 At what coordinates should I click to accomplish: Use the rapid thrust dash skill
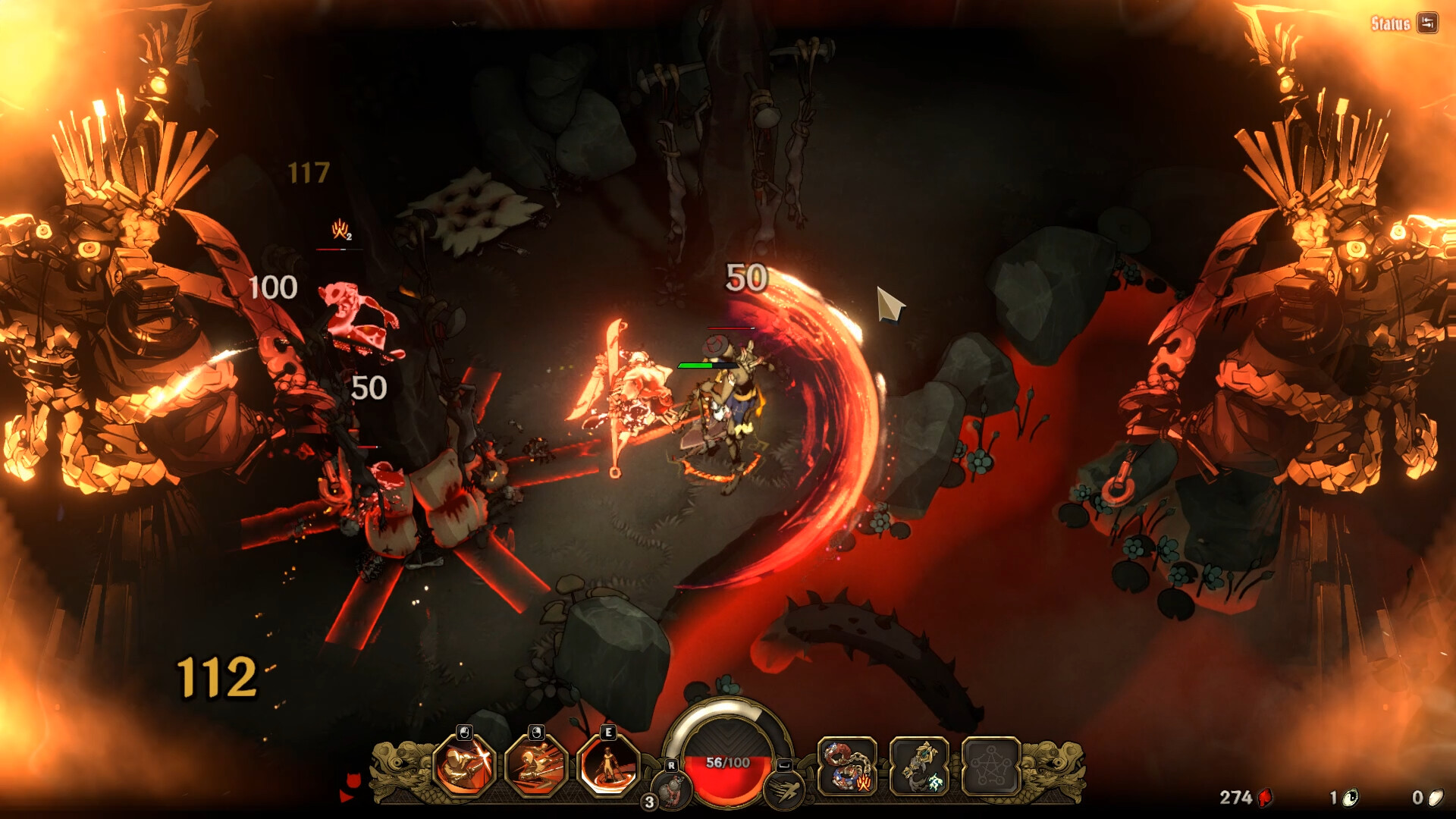(x=536, y=766)
